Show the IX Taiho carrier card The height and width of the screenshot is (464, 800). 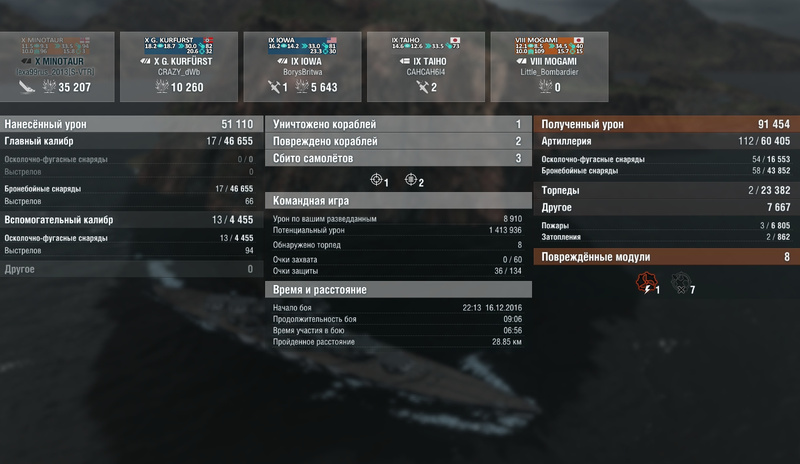[x=427, y=66]
